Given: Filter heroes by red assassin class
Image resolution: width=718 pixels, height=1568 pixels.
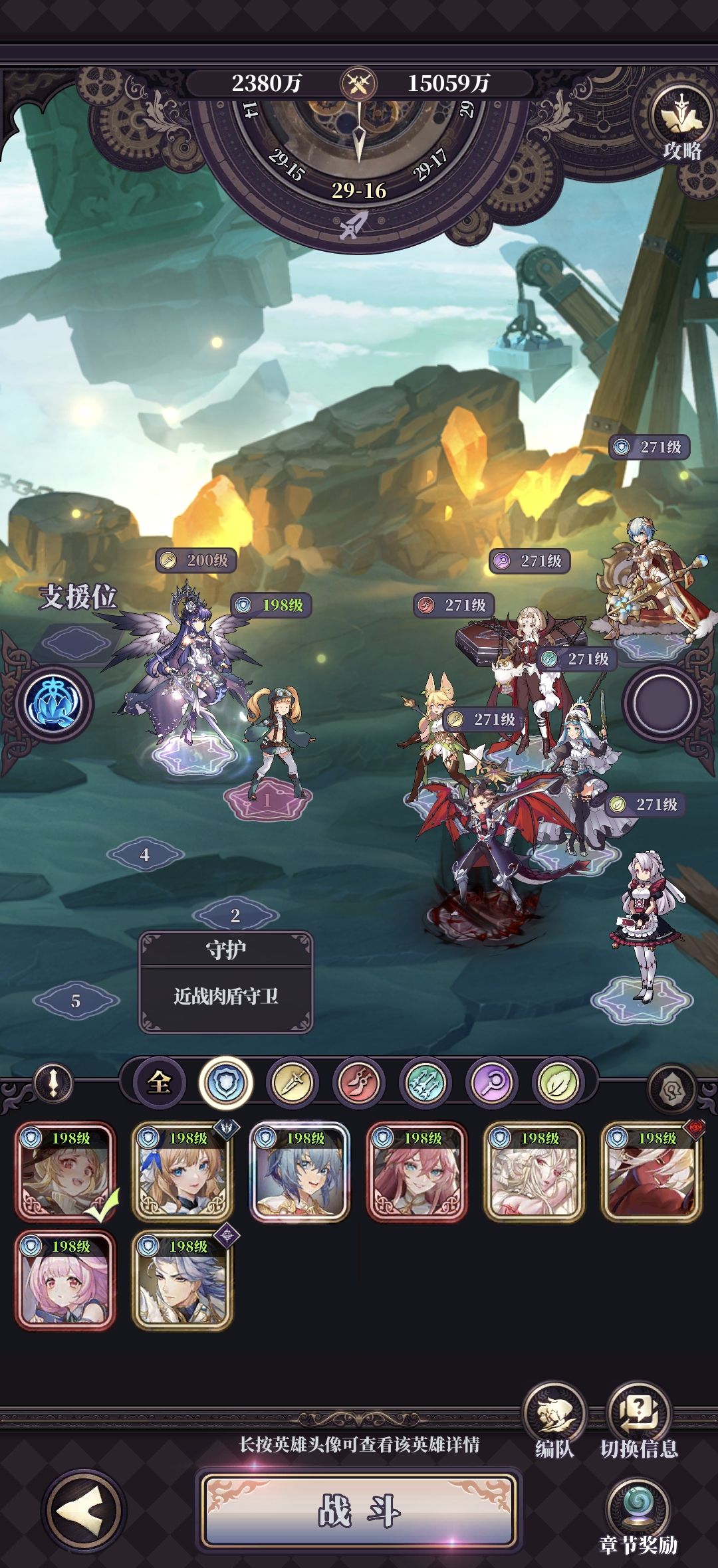Looking at the screenshot, I should (359, 1082).
